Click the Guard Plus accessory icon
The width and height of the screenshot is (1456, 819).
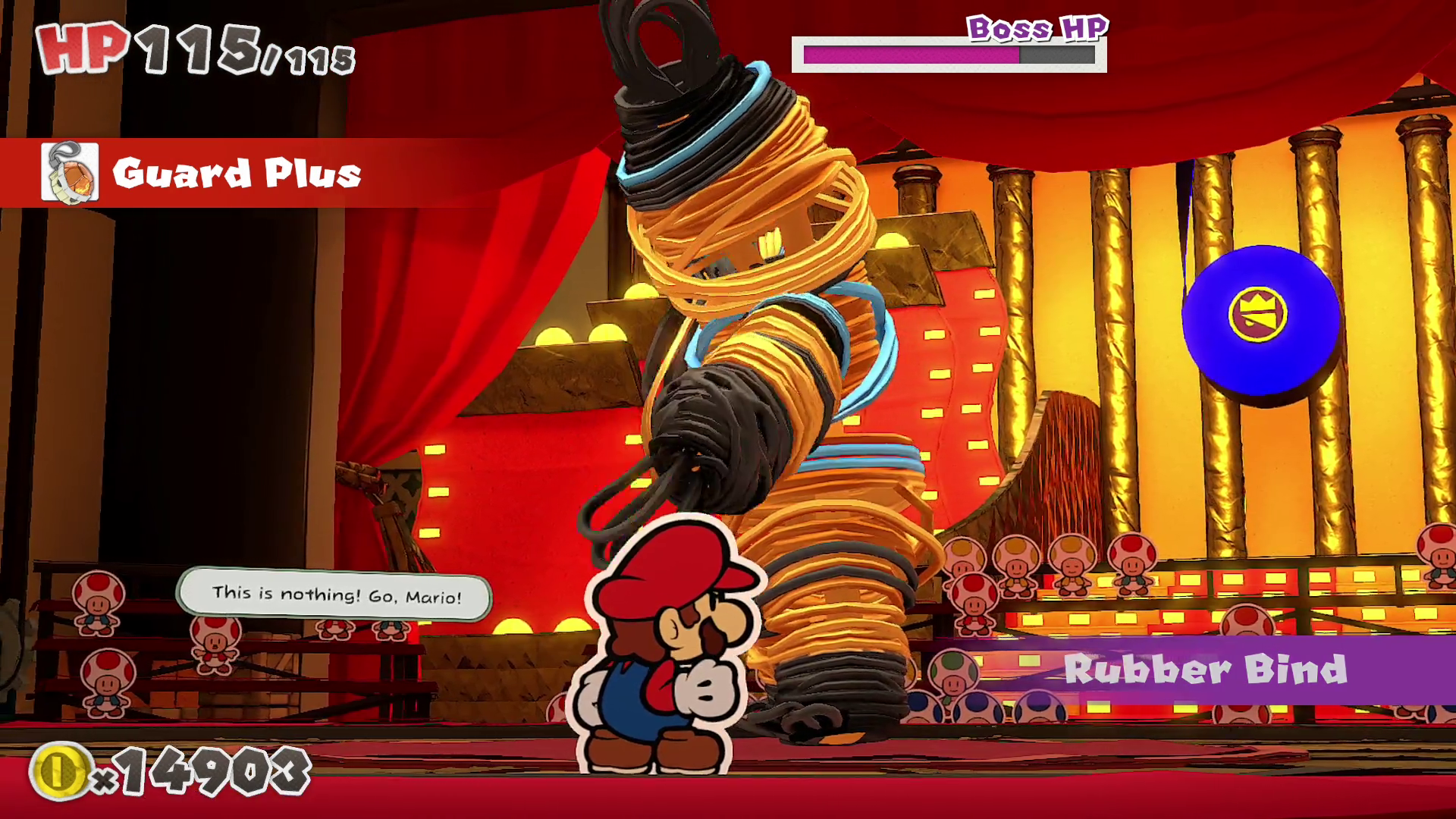[x=70, y=173]
